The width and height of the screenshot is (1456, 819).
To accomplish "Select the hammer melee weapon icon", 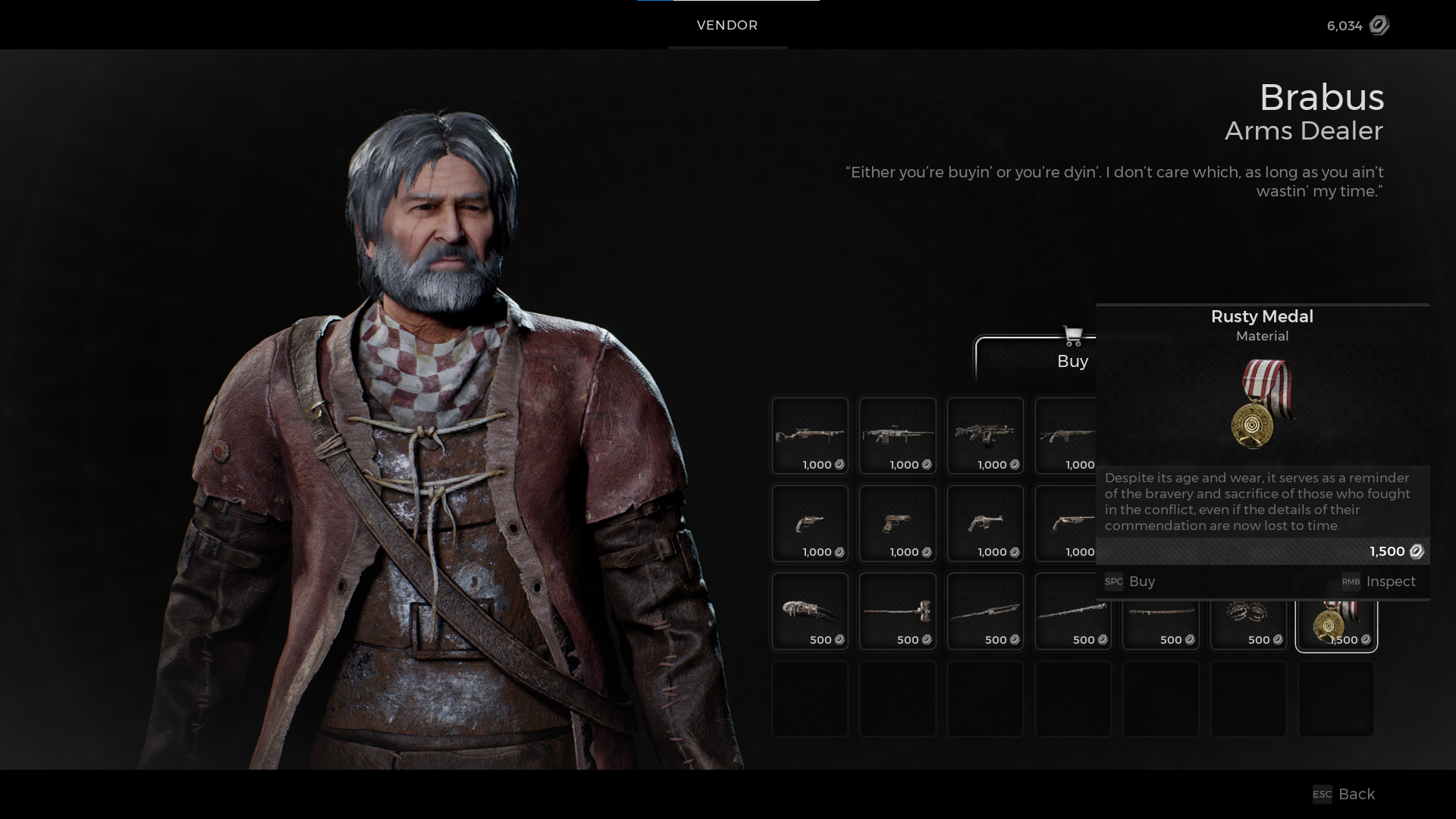I will (x=897, y=610).
